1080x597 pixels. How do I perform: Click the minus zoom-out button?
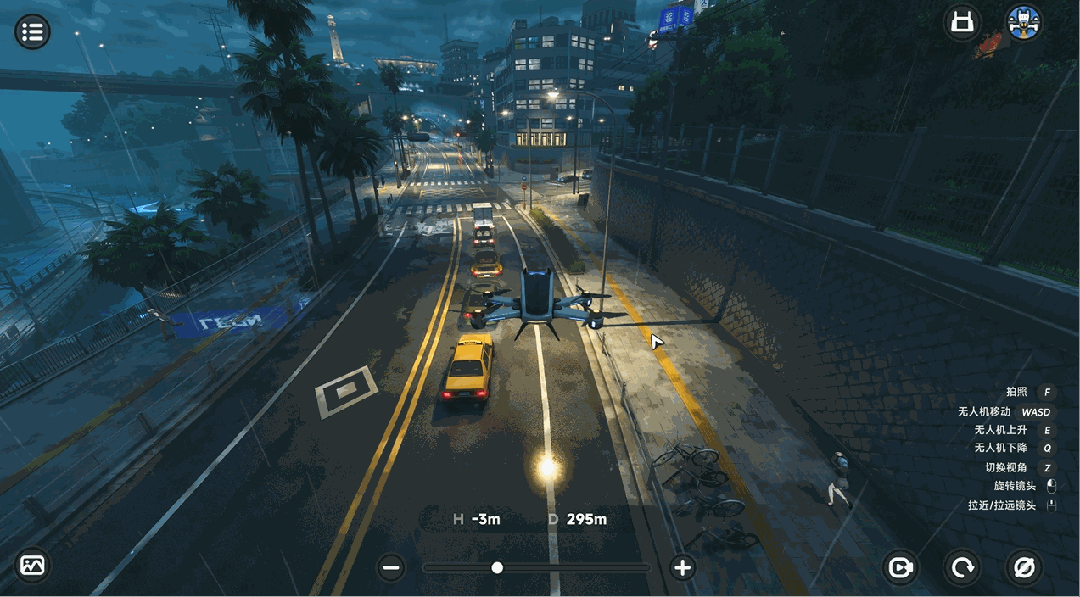coord(391,568)
